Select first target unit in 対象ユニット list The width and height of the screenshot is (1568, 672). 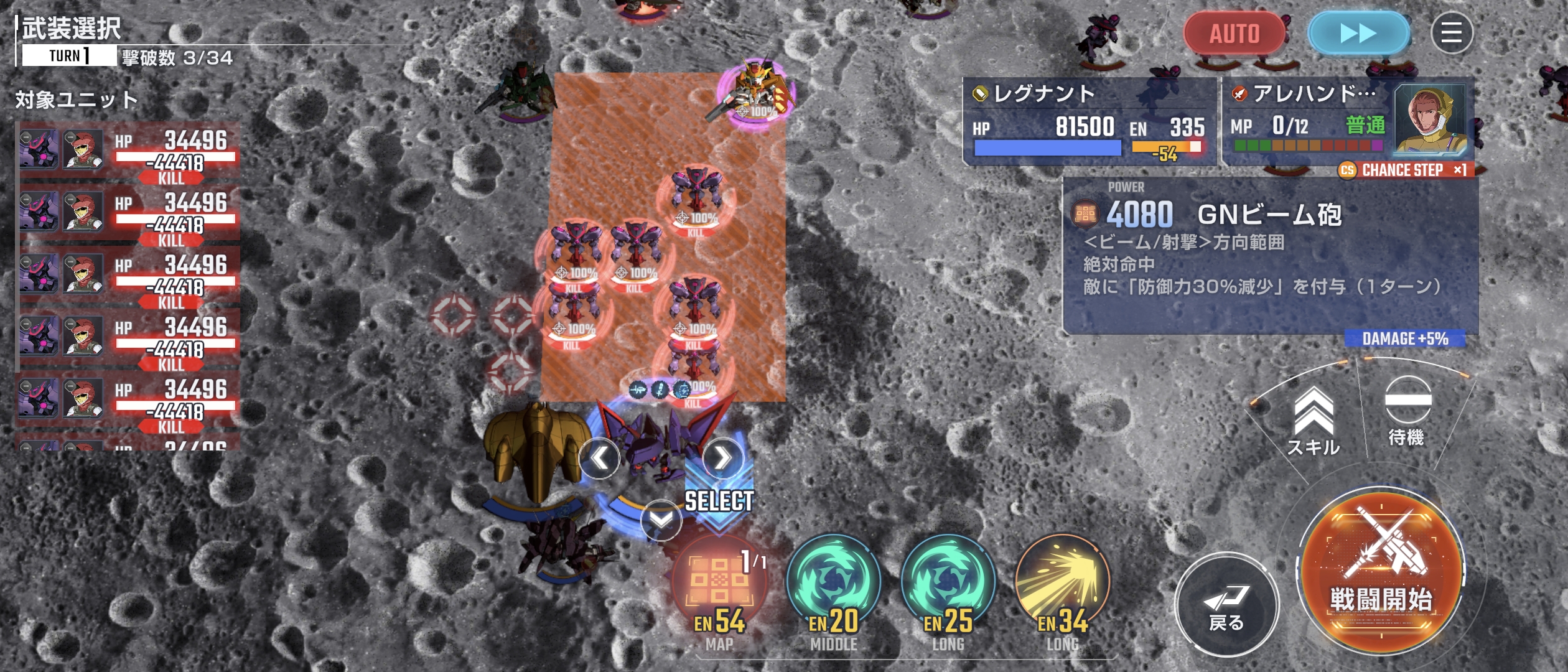(x=128, y=152)
